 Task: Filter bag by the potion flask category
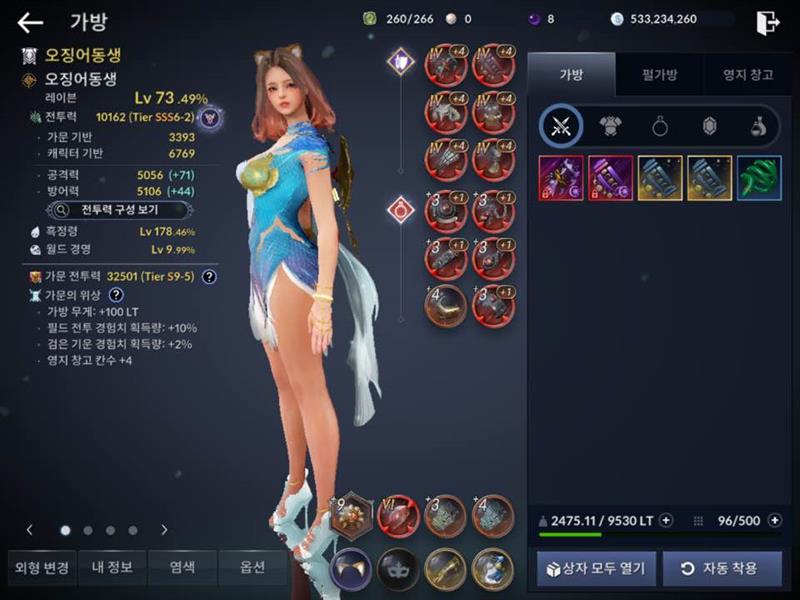pyautogui.click(x=758, y=126)
